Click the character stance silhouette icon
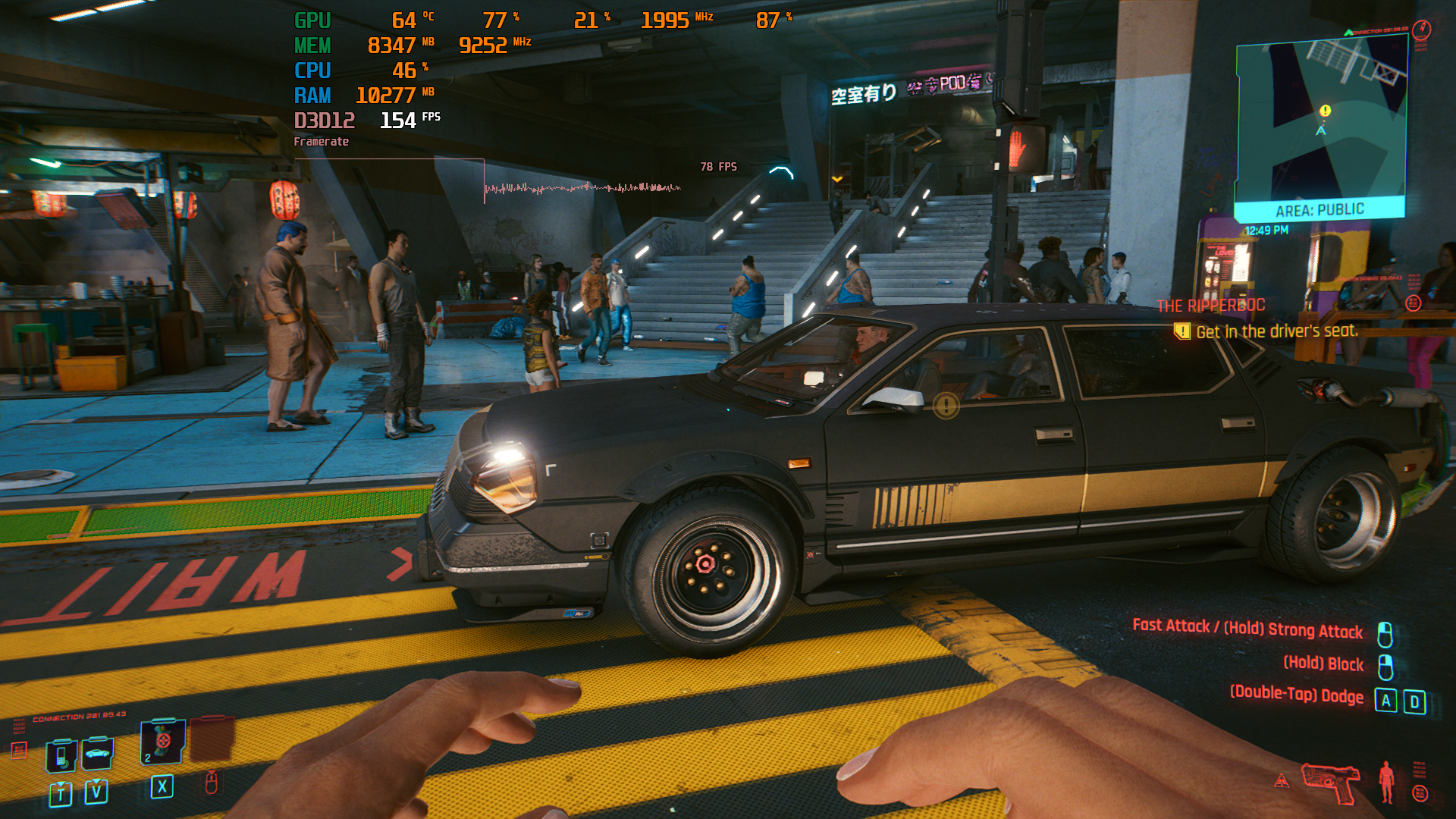This screenshot has width=1456, height=819. pos(1386,782)
